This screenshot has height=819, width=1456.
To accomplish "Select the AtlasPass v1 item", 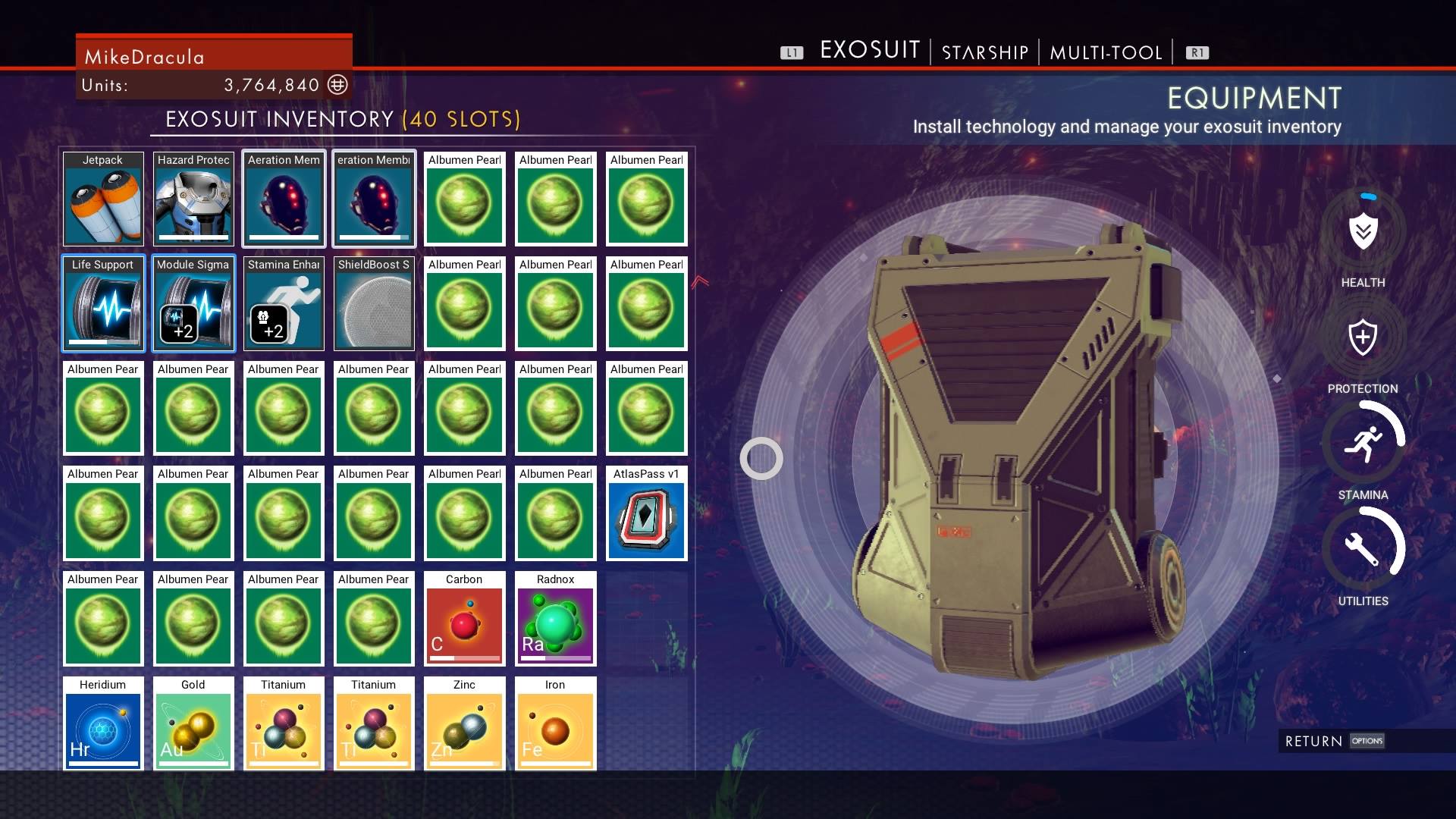I will coord(647,513).
